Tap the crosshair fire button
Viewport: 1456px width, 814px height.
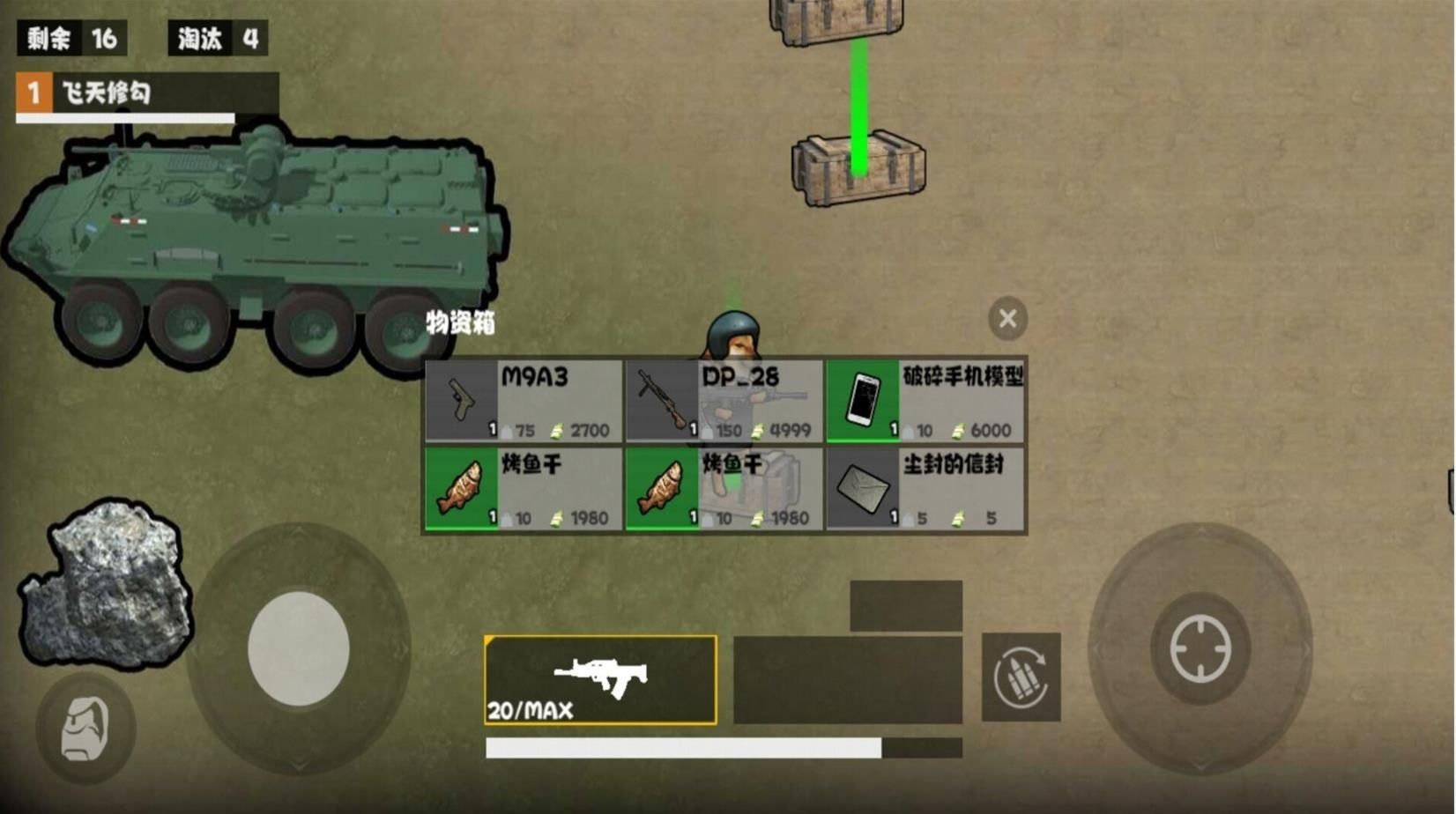(1200, 649)
